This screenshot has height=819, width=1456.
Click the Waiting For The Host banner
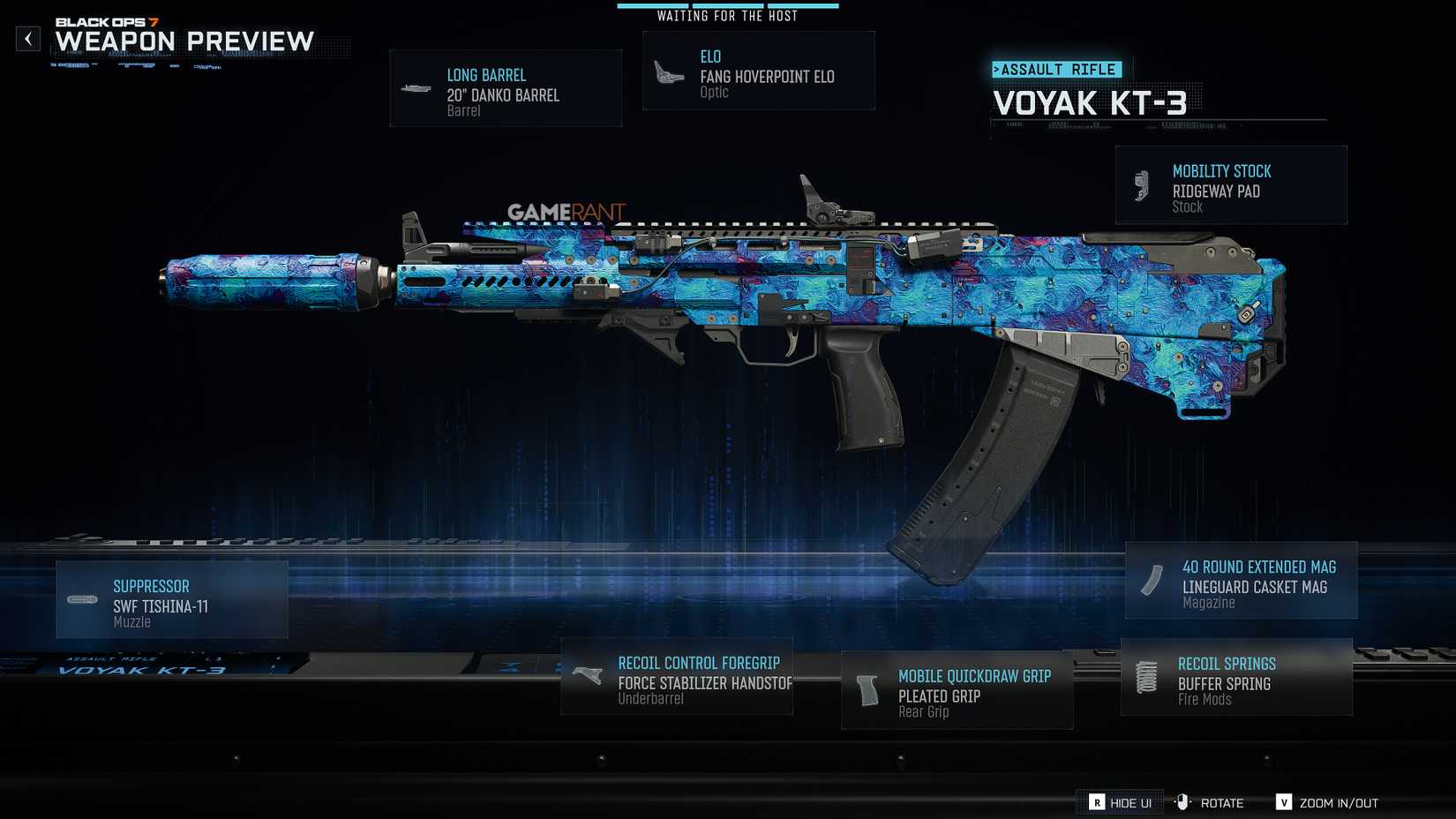(725, 15)
